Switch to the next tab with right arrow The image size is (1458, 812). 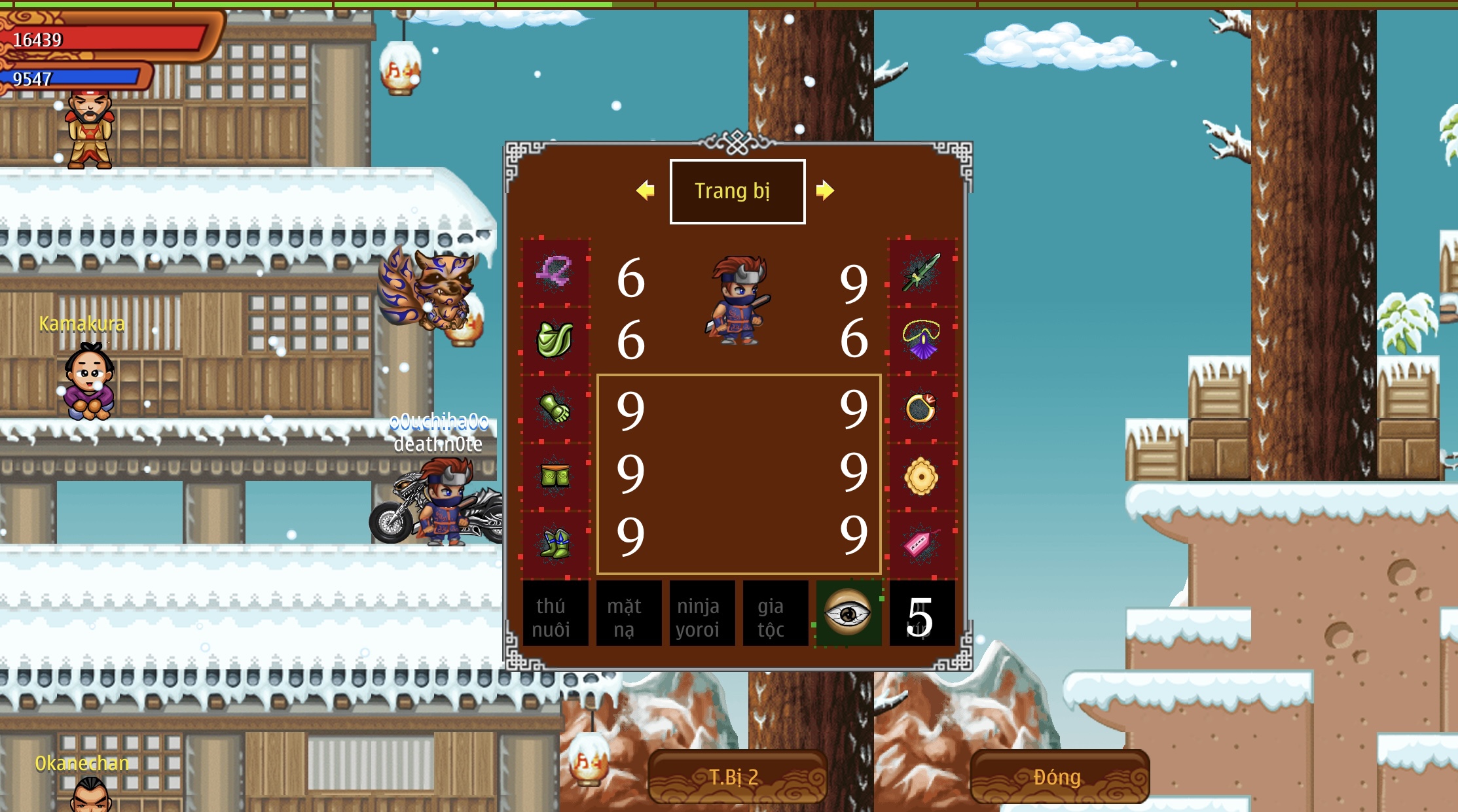coord(825,190)
